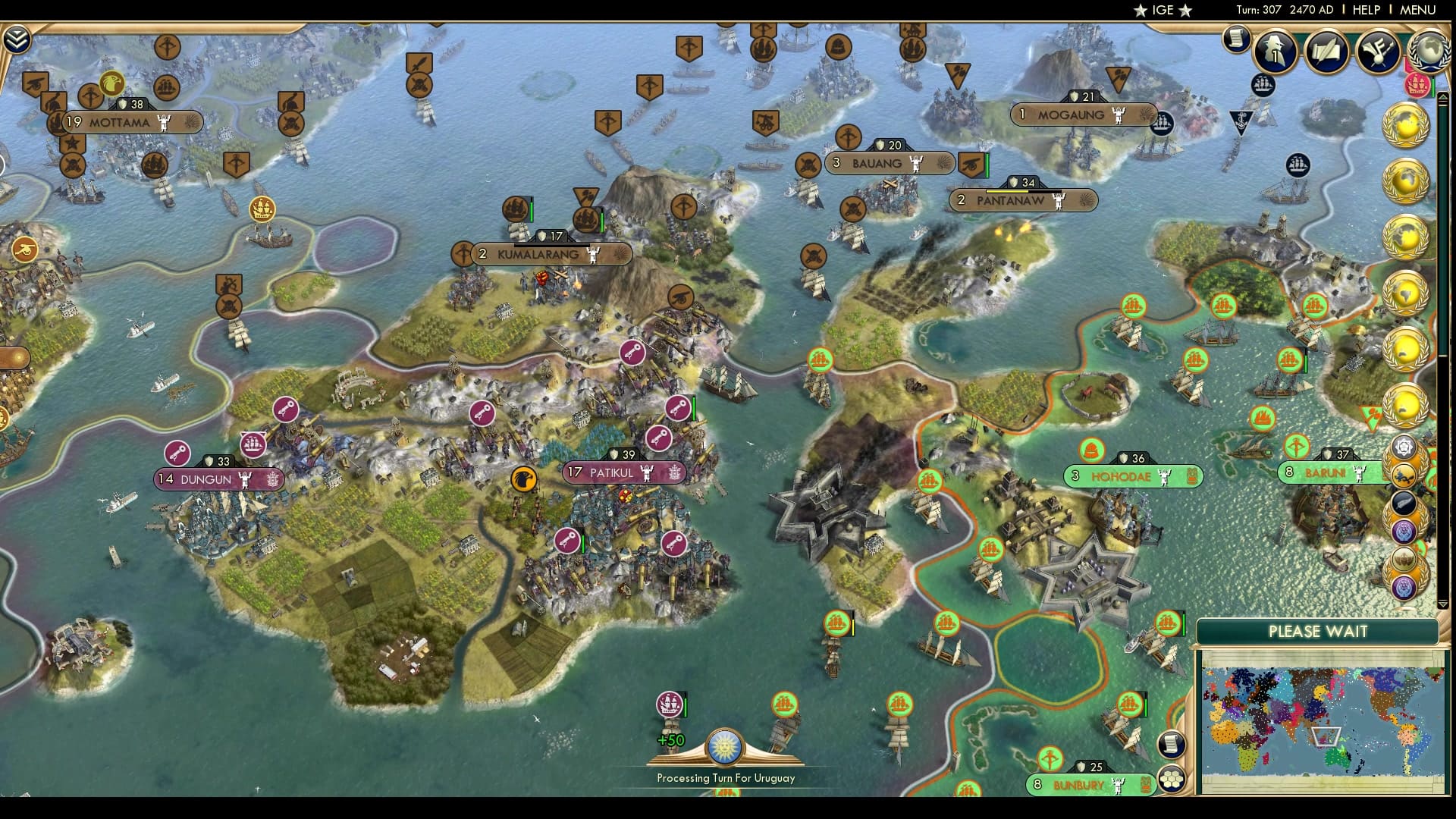Click the sidebar scrollbar up arrow
This screenshot has width=1456, height=819.
(1442, 98)
